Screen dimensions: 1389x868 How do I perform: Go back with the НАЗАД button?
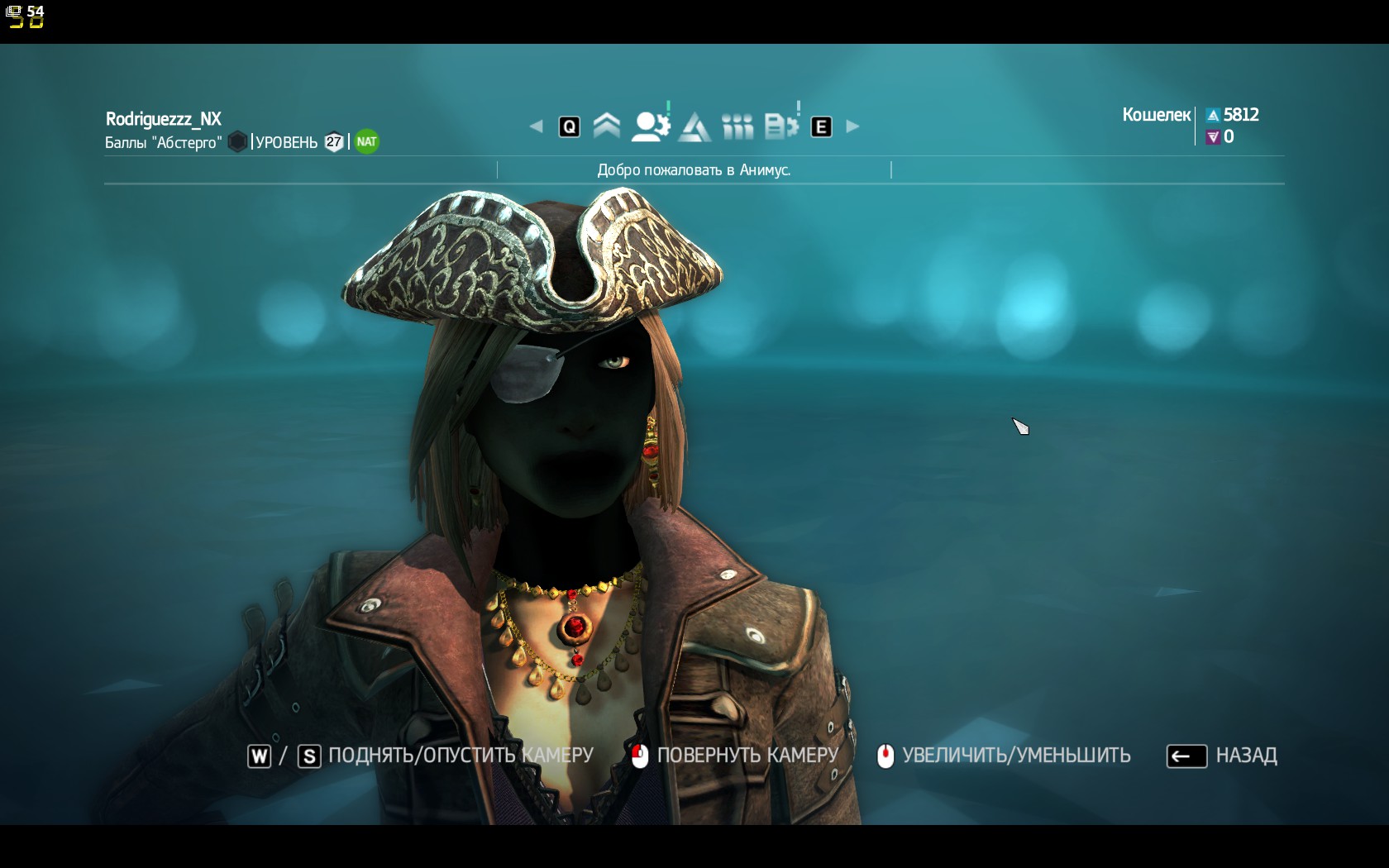pyautogui.click(x=1222, y=756)
